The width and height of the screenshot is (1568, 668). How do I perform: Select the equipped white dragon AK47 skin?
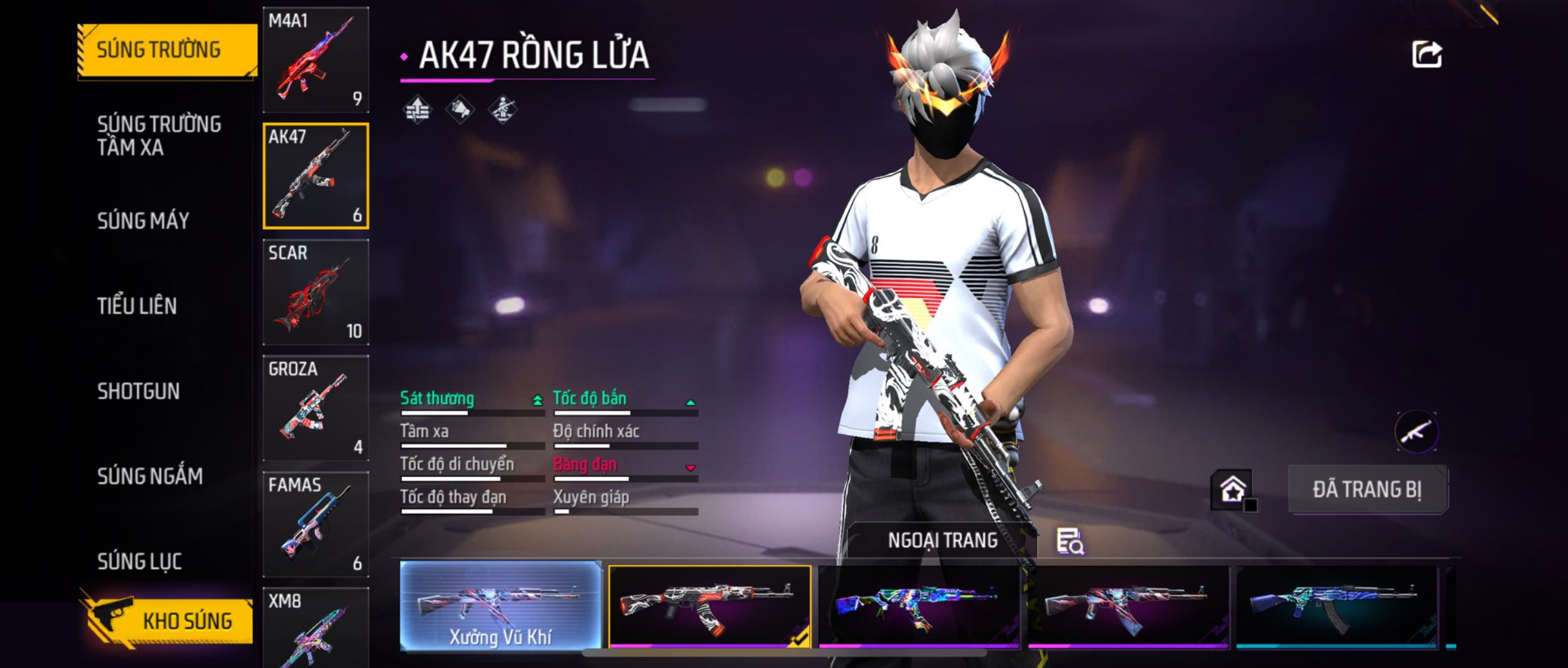pyautogui.click(x=709, y=607)
